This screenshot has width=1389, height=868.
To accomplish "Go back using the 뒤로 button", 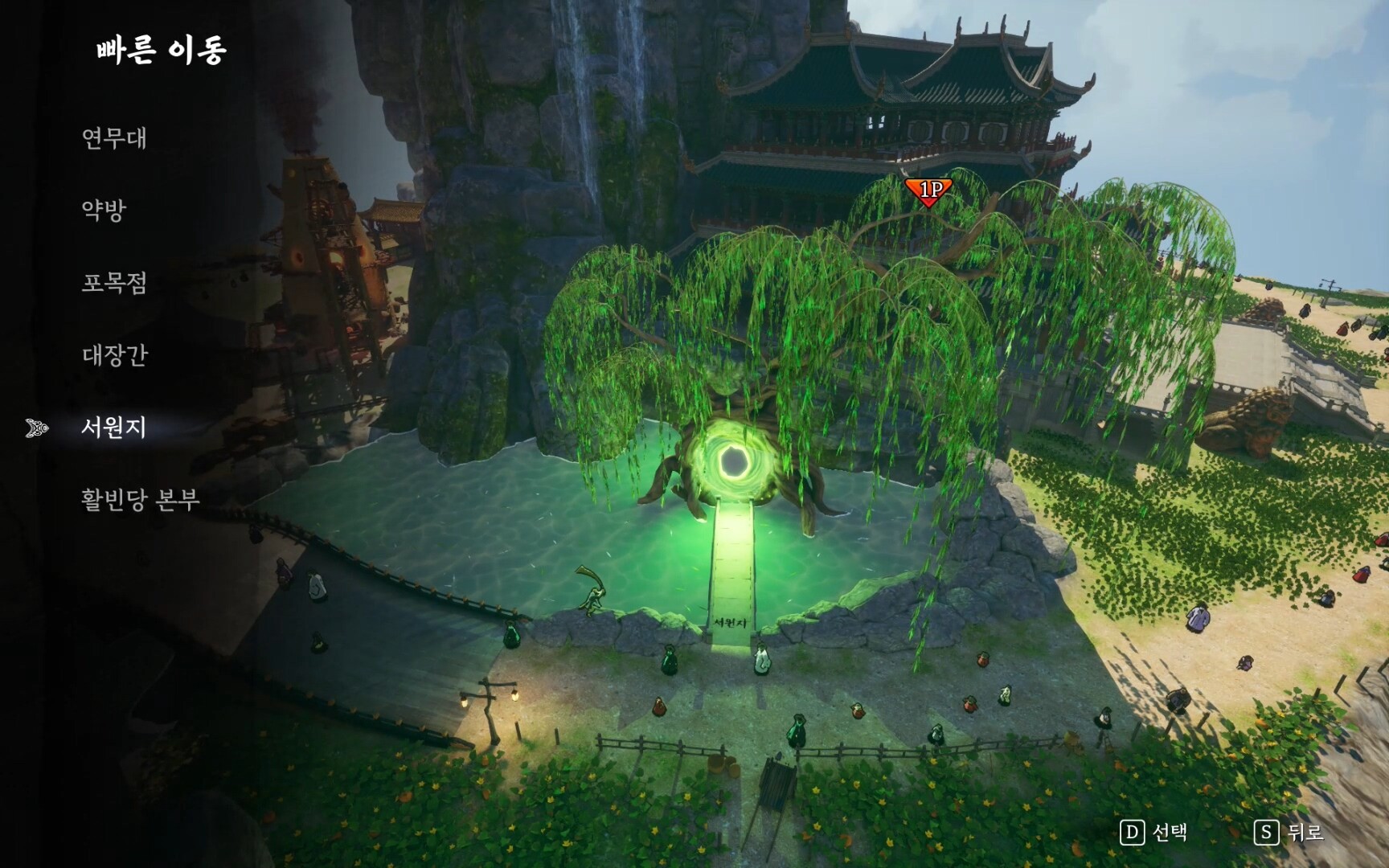I will coord(1289,833).
